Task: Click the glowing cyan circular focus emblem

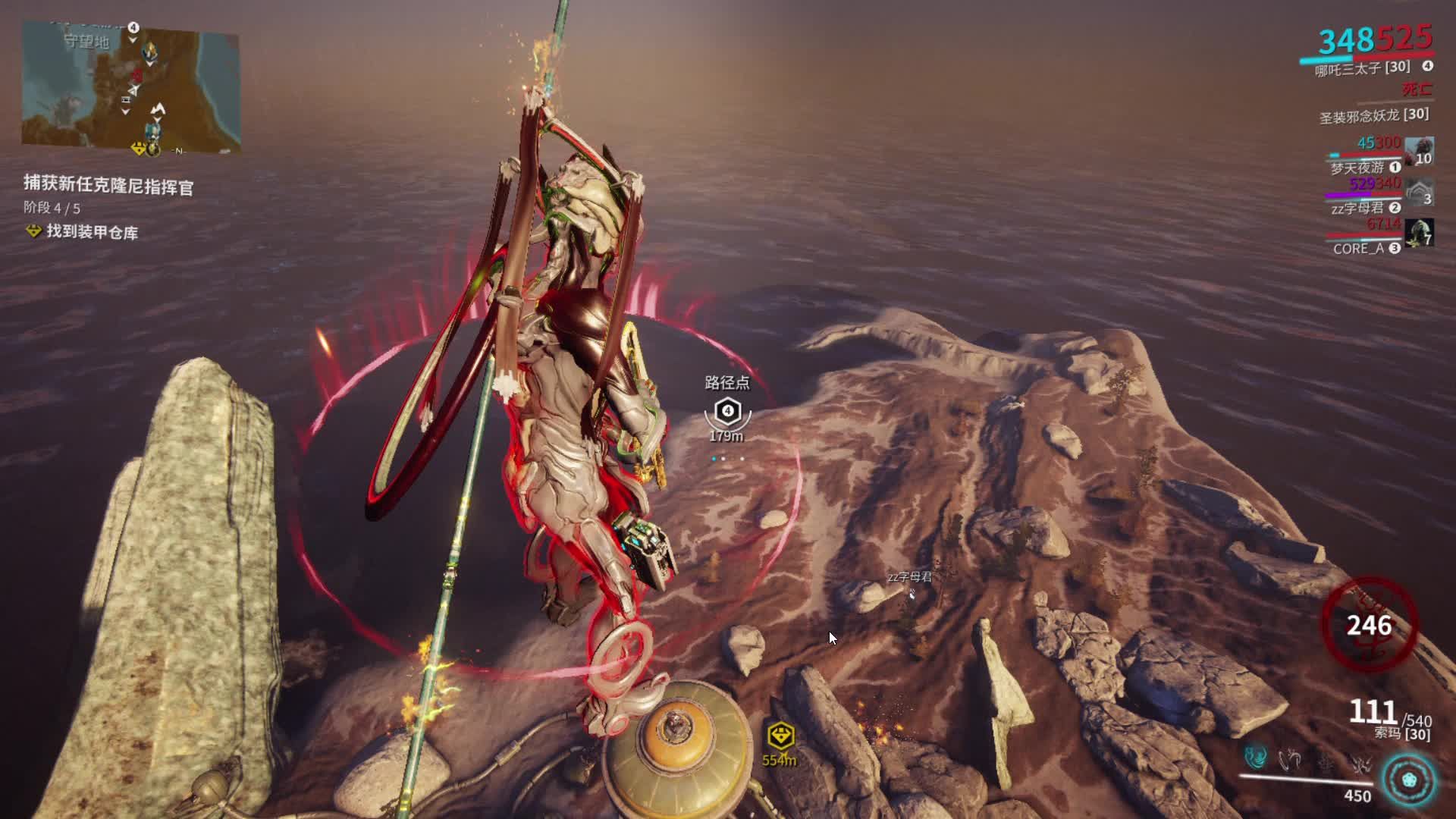Action: pyautogui.click(x=1409, y=780)
